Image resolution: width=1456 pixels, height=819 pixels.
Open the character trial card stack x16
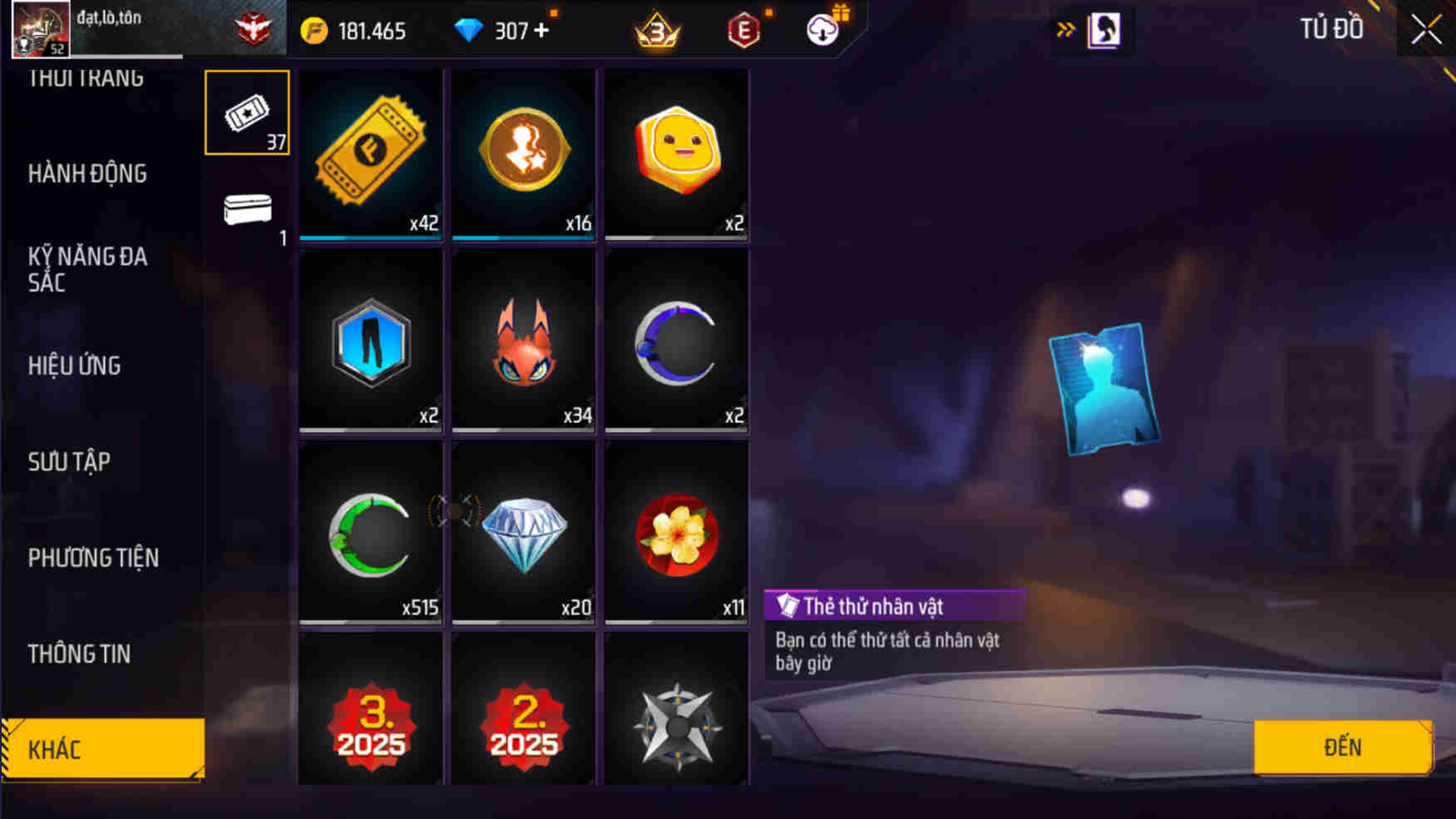coord(523,154)
